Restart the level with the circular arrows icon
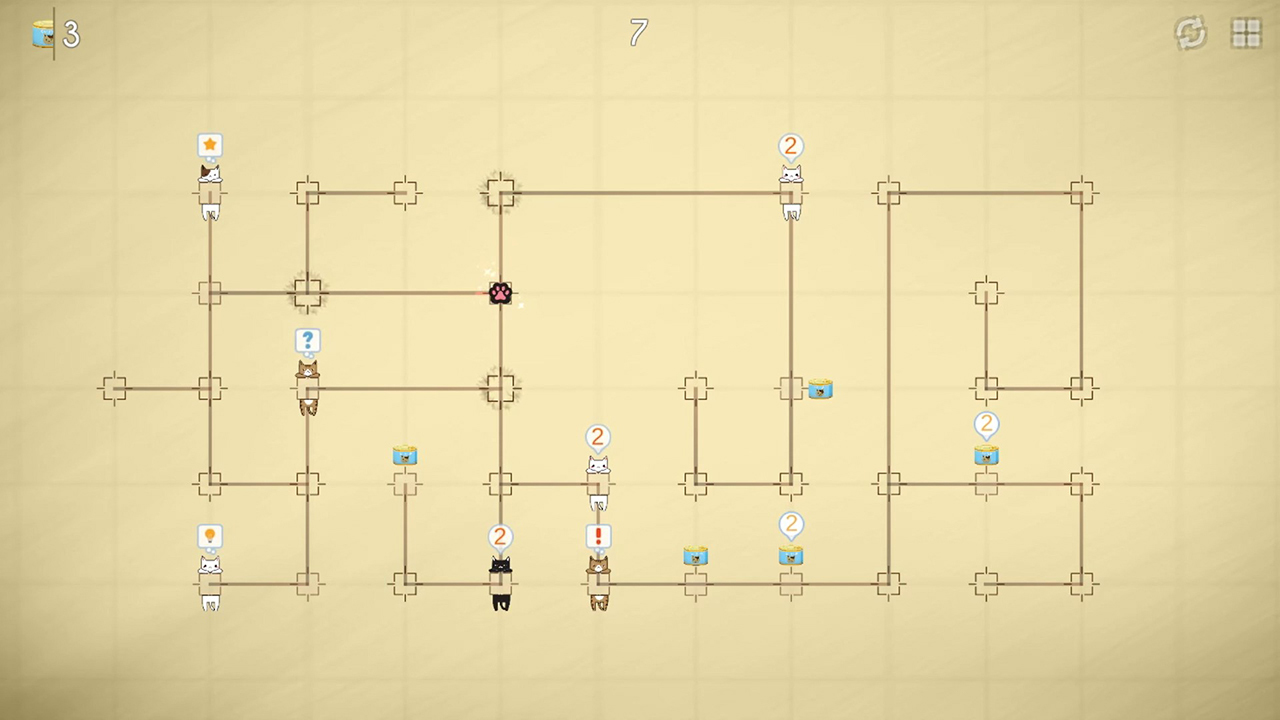The image size is (1280, 720). 1190,33
